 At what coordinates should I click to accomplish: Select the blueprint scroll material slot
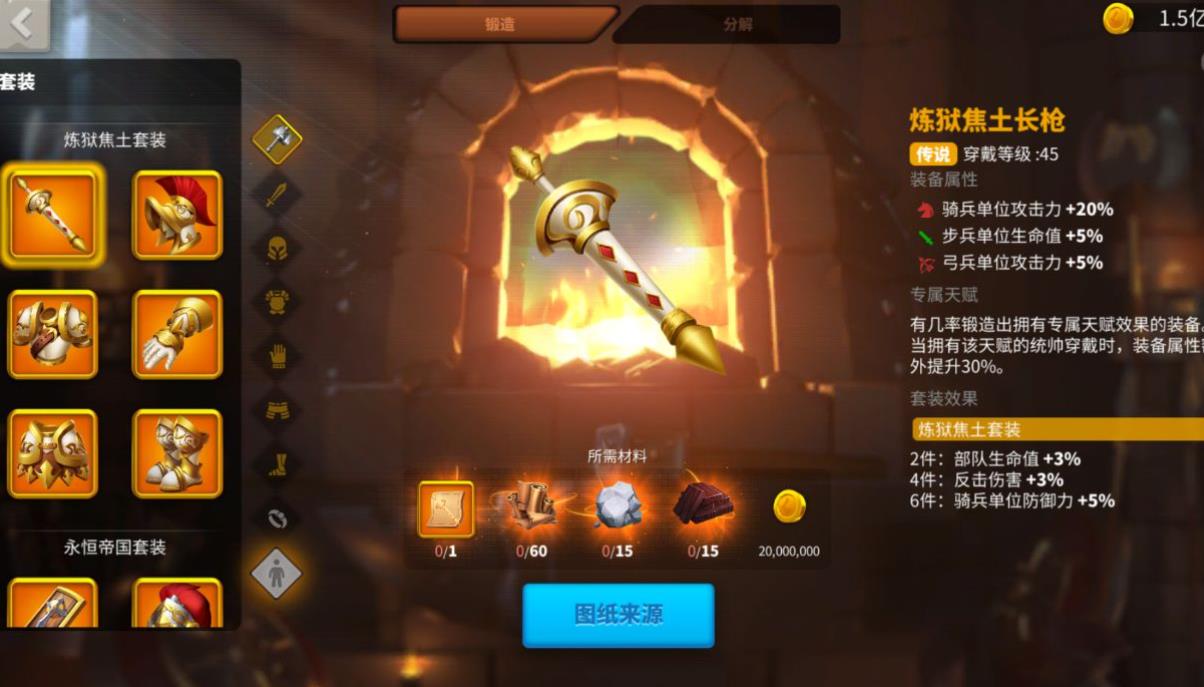coord(446,508)
